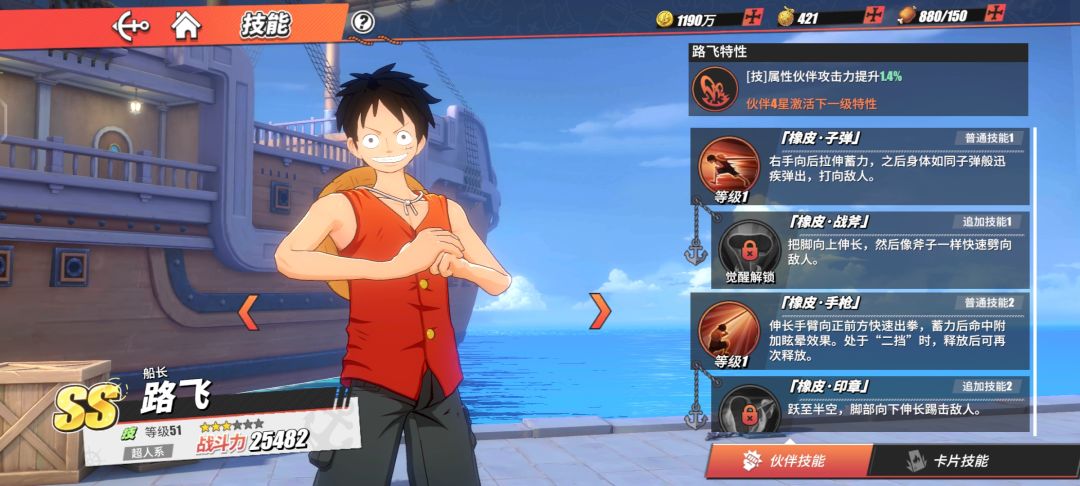
Task: Switch to the 卡片技能 tab
Action: tap(946, 461)
